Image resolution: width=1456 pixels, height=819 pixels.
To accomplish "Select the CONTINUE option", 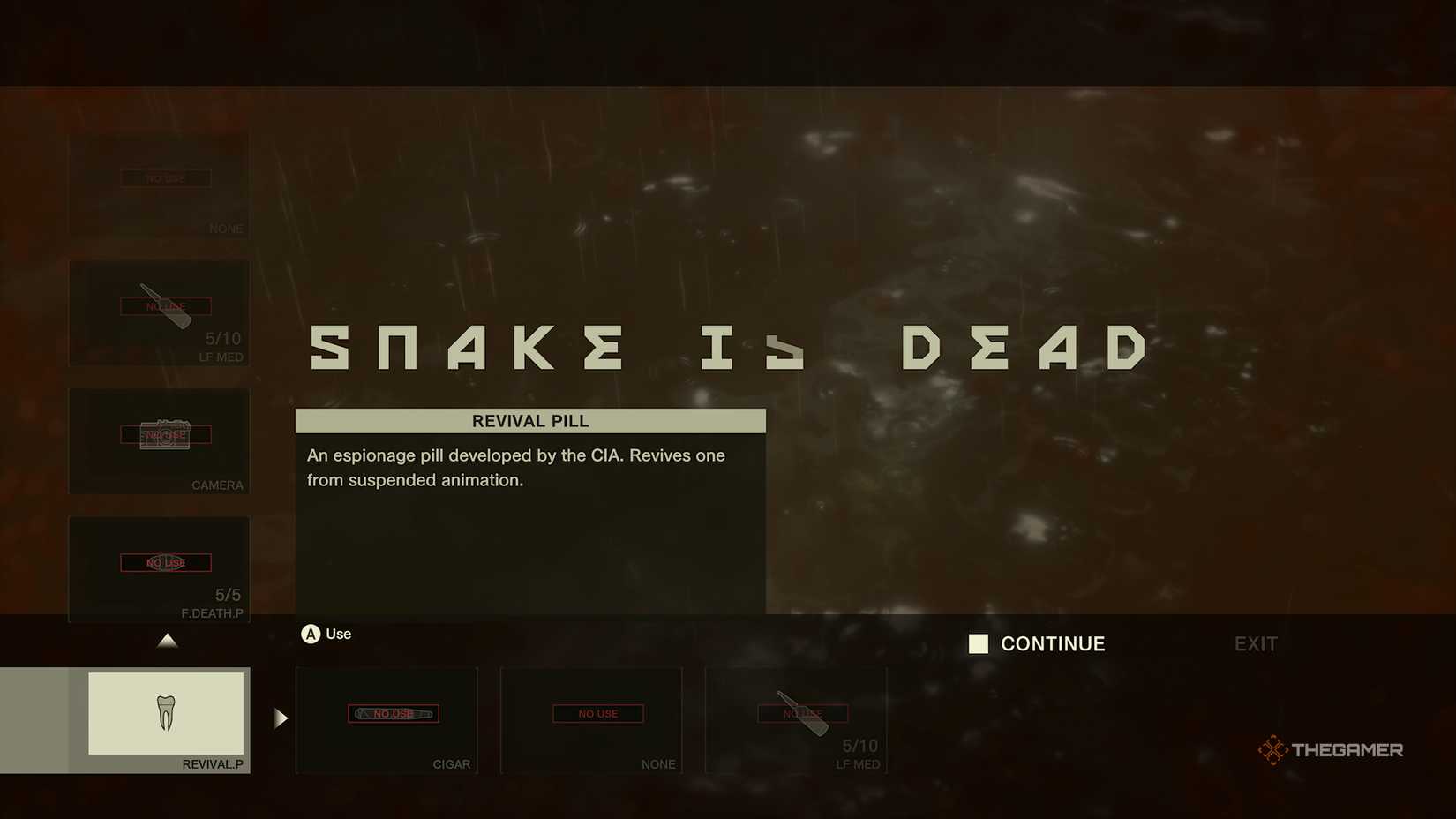I will 1052,644.
